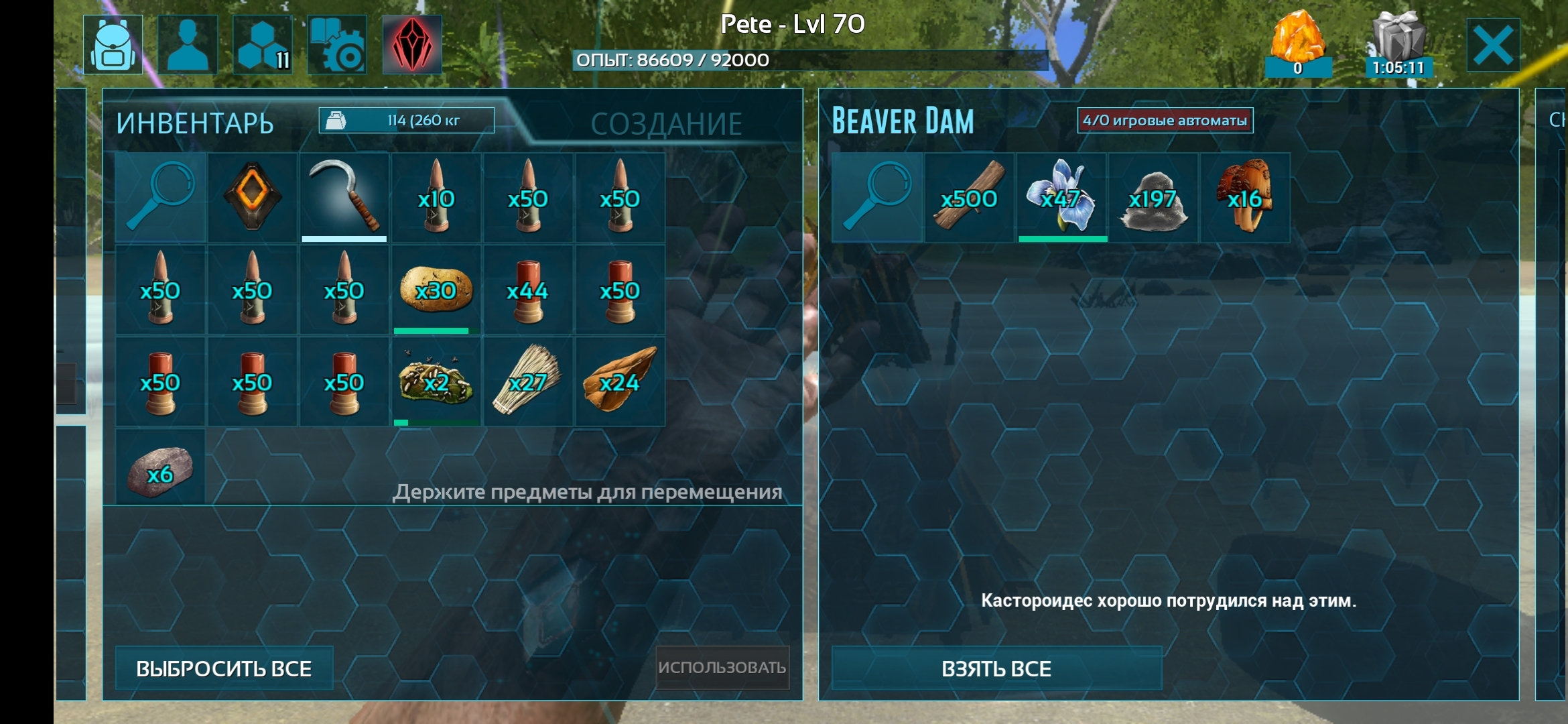Select the x500 wood stack
Viewport: 1568px width, 724px height.
(x=969, y=197)
